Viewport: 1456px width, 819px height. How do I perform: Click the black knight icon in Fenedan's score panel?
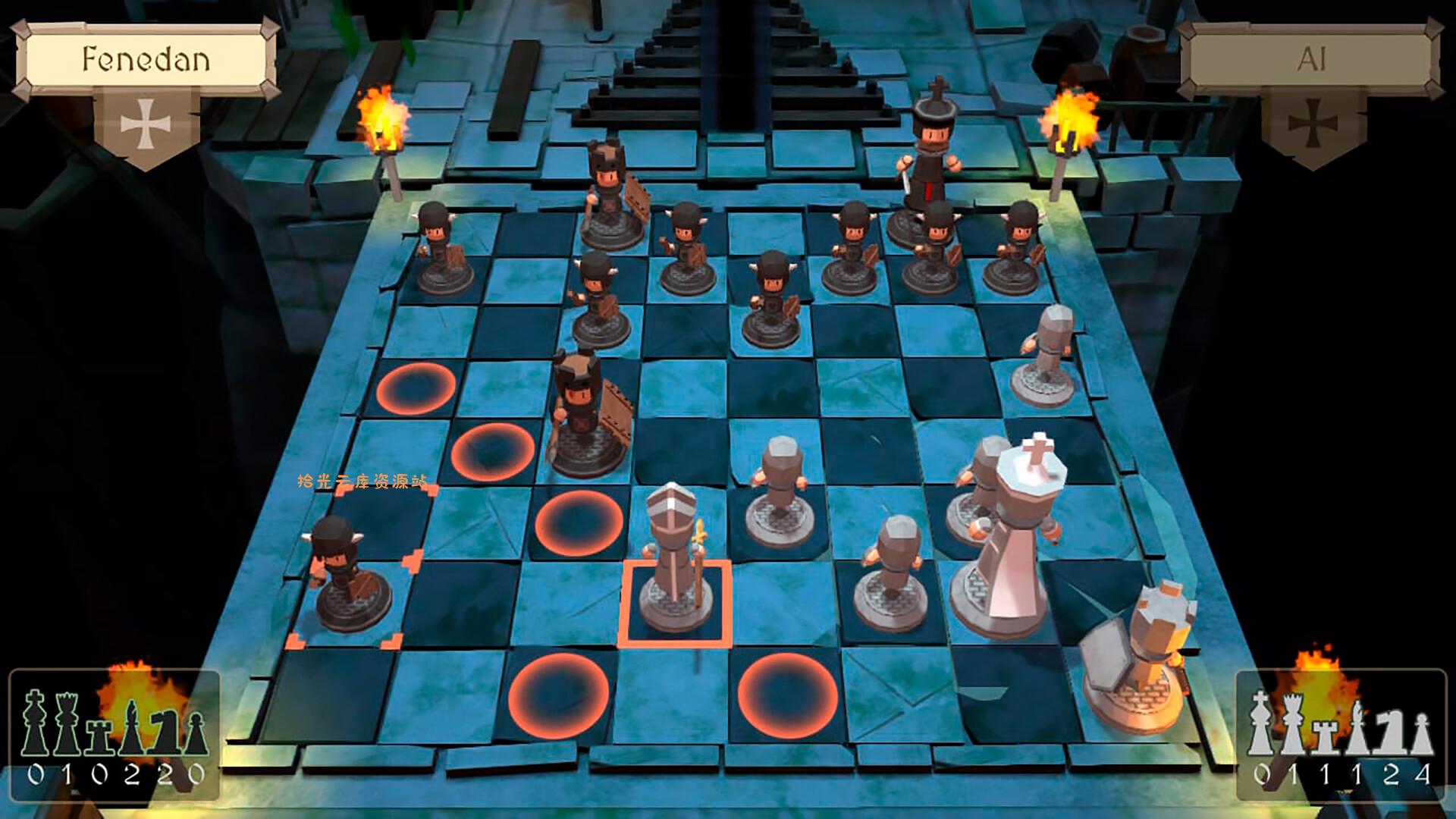[163, 732]
